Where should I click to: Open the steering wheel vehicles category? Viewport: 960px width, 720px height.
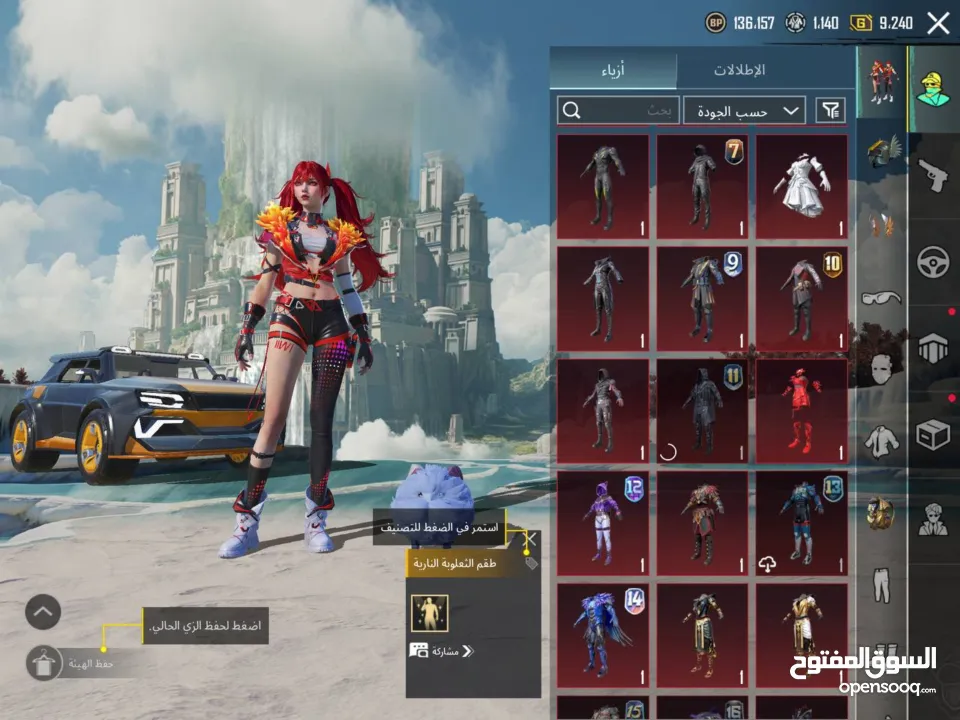tap(933, 260)
